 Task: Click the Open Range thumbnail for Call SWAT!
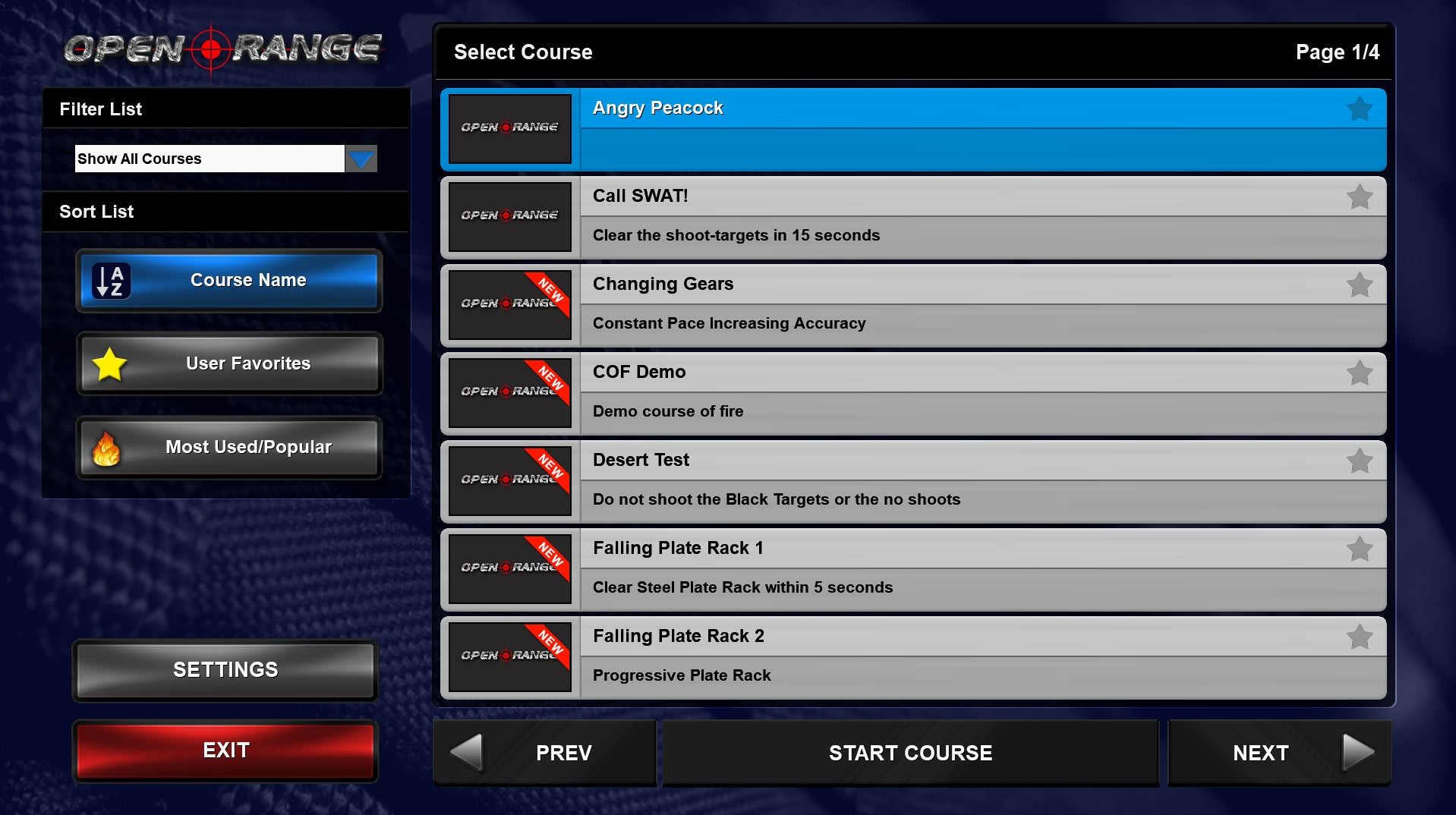[x=509, y=216]
